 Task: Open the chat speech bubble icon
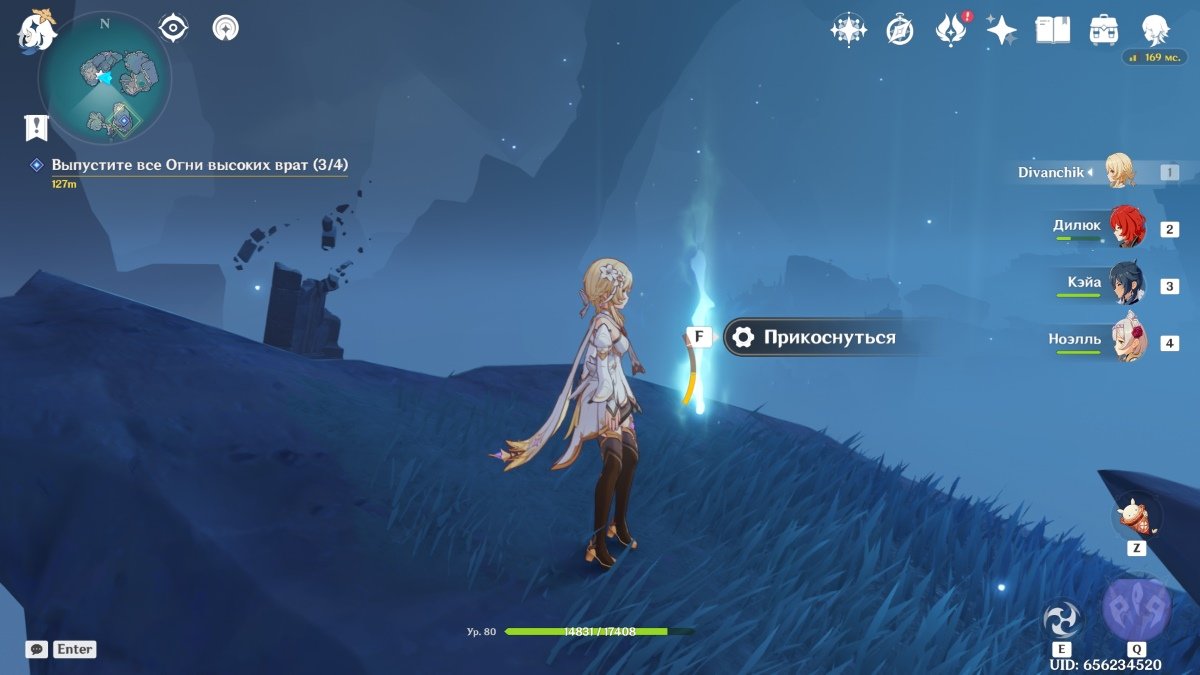point(37,649)
